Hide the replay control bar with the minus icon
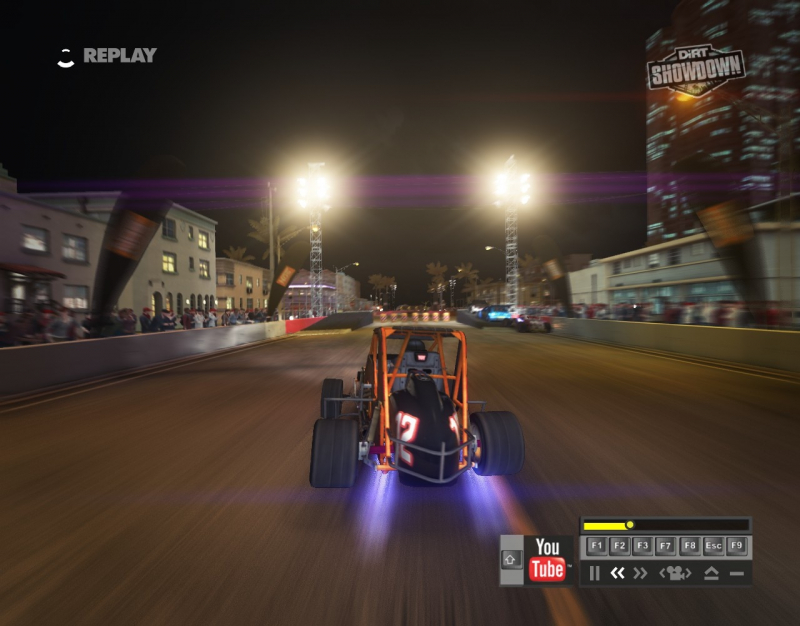800x626 pixels. (737, 573)
